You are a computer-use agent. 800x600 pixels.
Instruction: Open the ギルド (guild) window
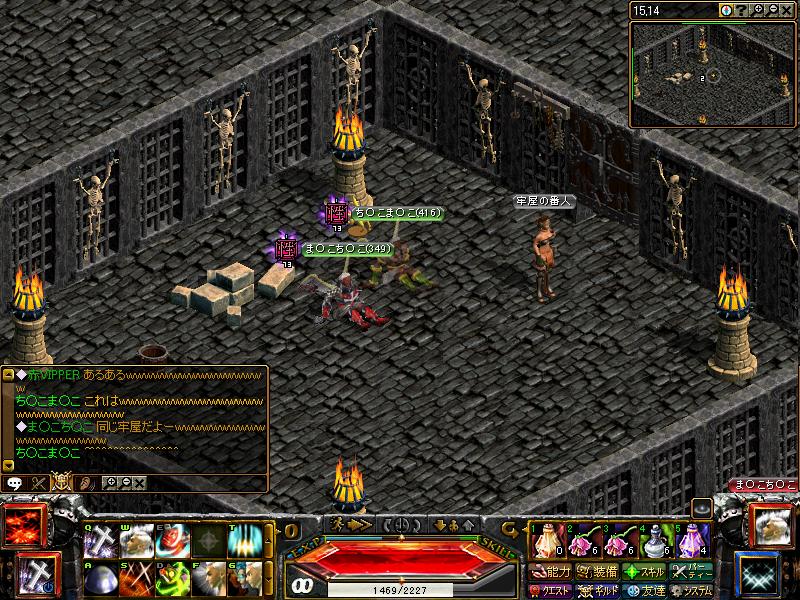pos(597,591)
